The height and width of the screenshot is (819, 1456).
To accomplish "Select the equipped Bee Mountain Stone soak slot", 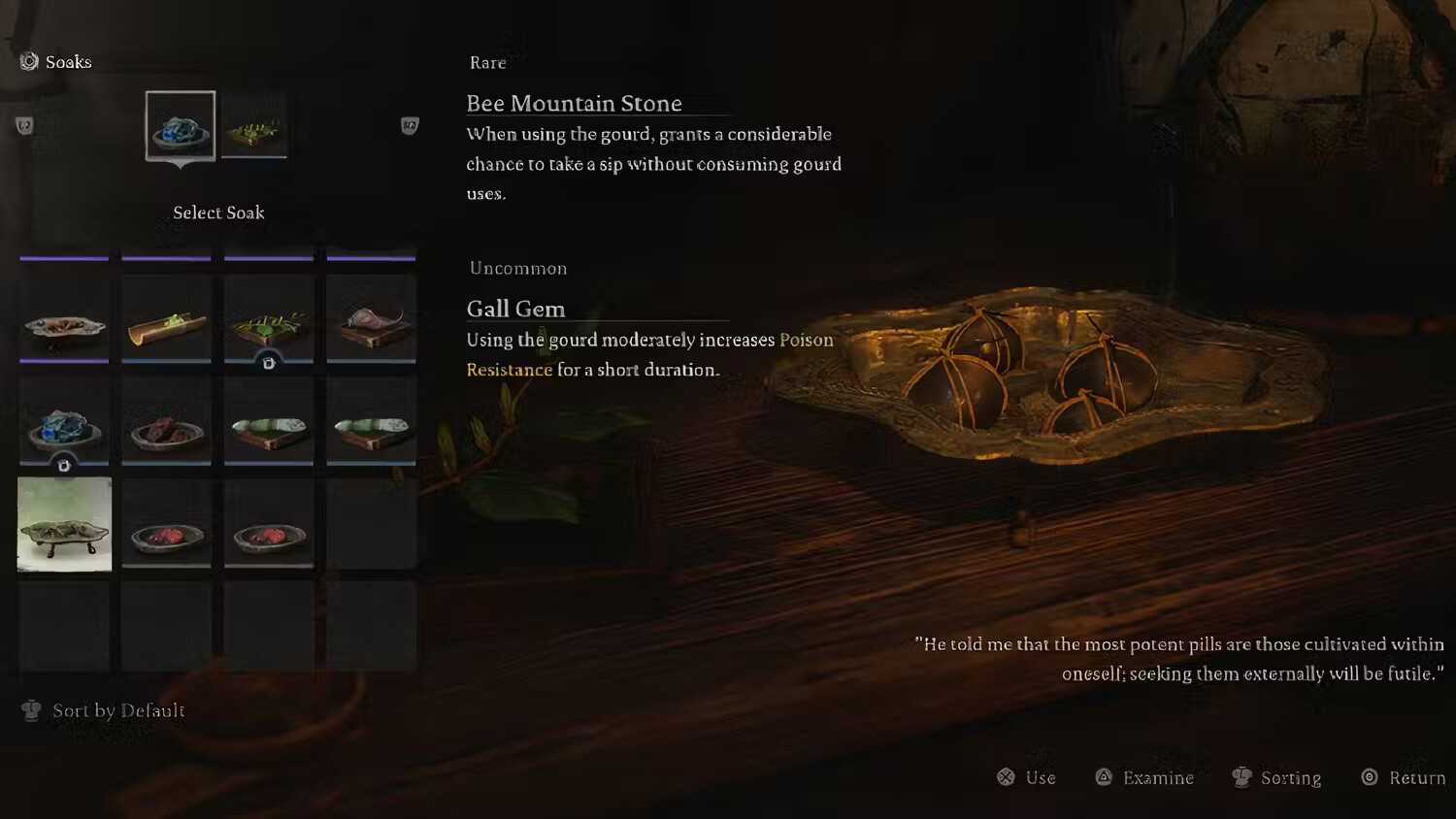I will (181, 126).
